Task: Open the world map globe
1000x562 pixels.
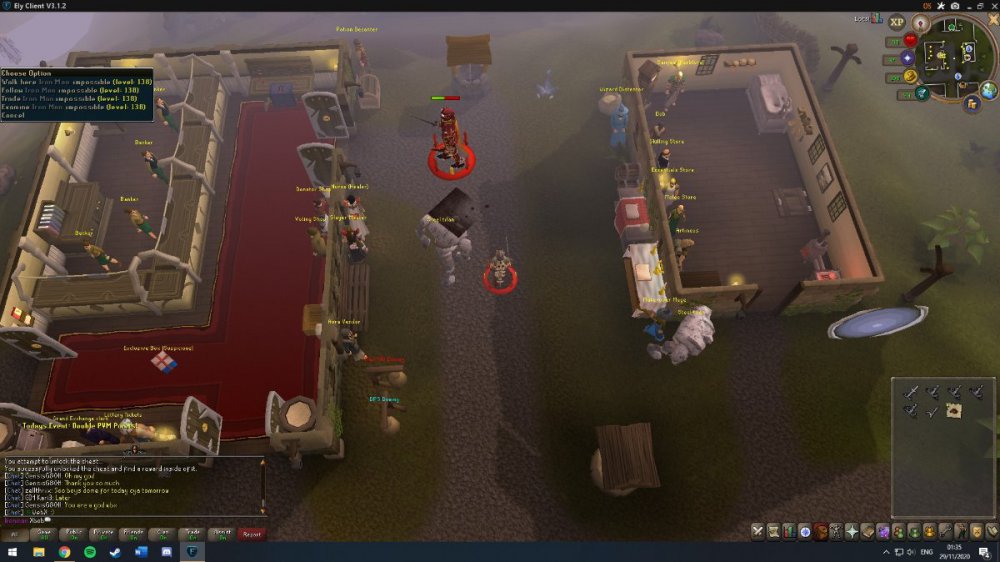Action: tap(988, 91)
